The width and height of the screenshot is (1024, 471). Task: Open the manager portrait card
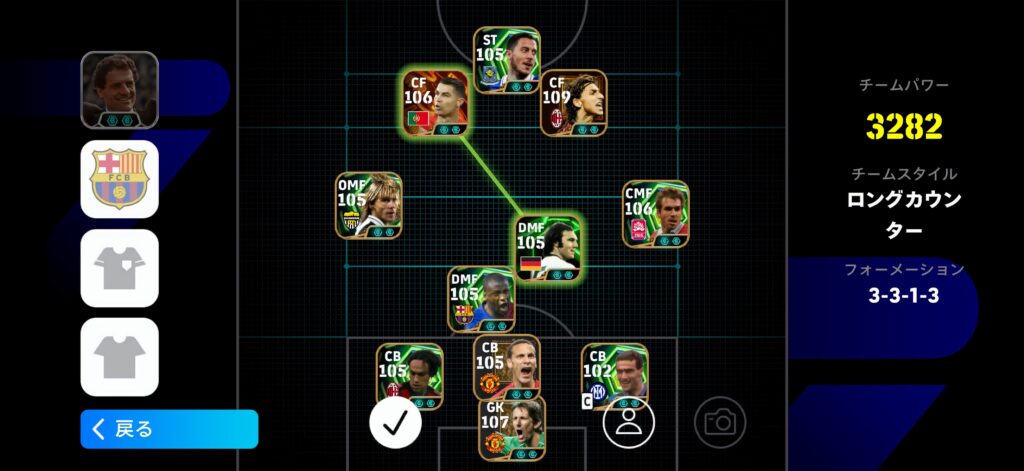pyautogui.click(x=120, y=90)
